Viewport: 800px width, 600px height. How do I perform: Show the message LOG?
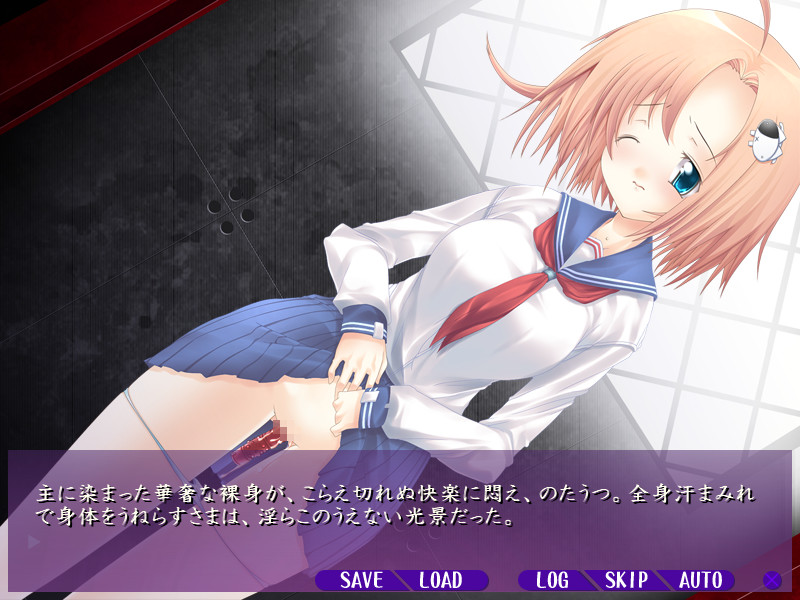[x=552, y=580]
